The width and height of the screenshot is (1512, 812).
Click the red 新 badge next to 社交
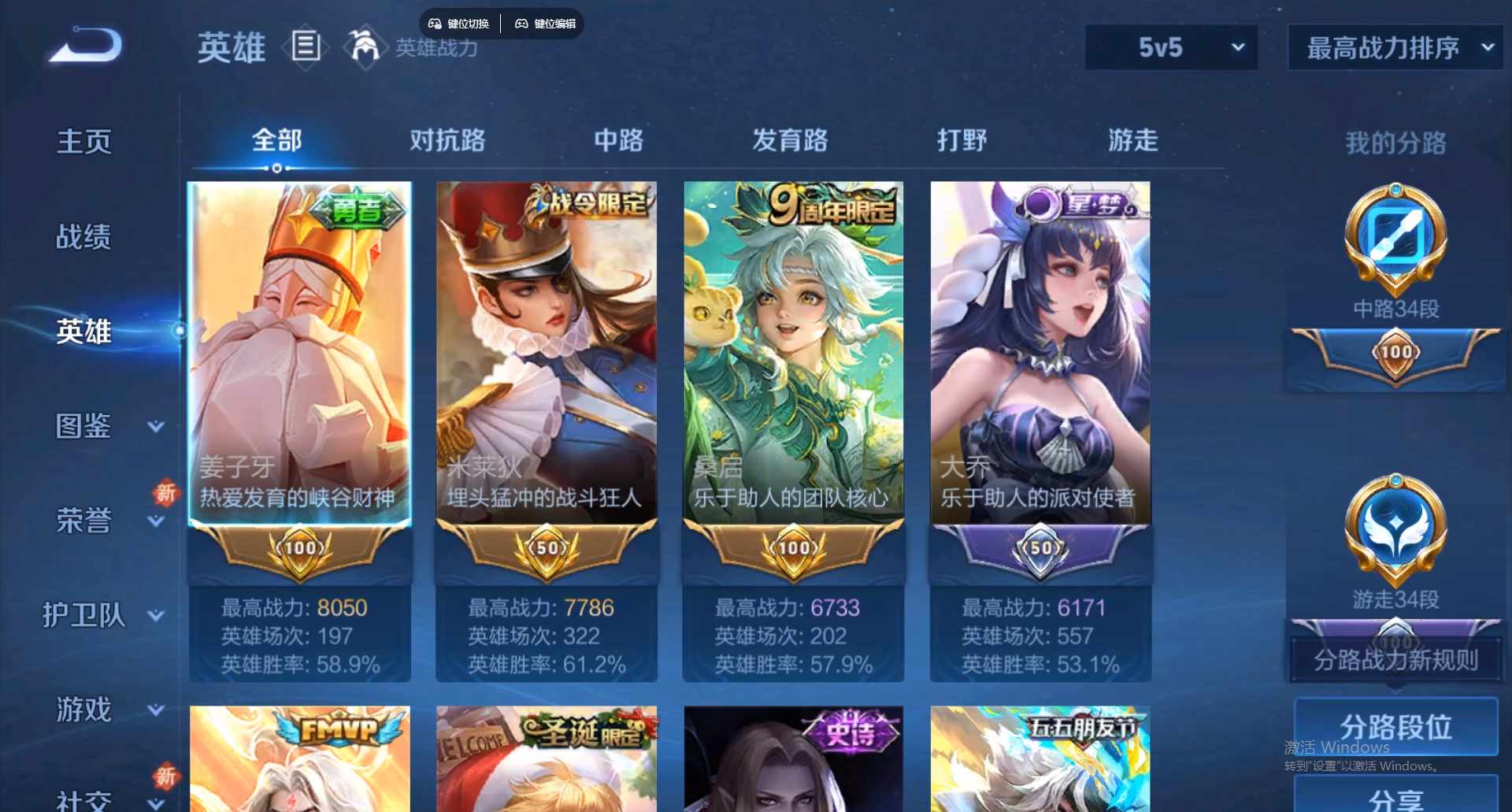coord(166,777)
